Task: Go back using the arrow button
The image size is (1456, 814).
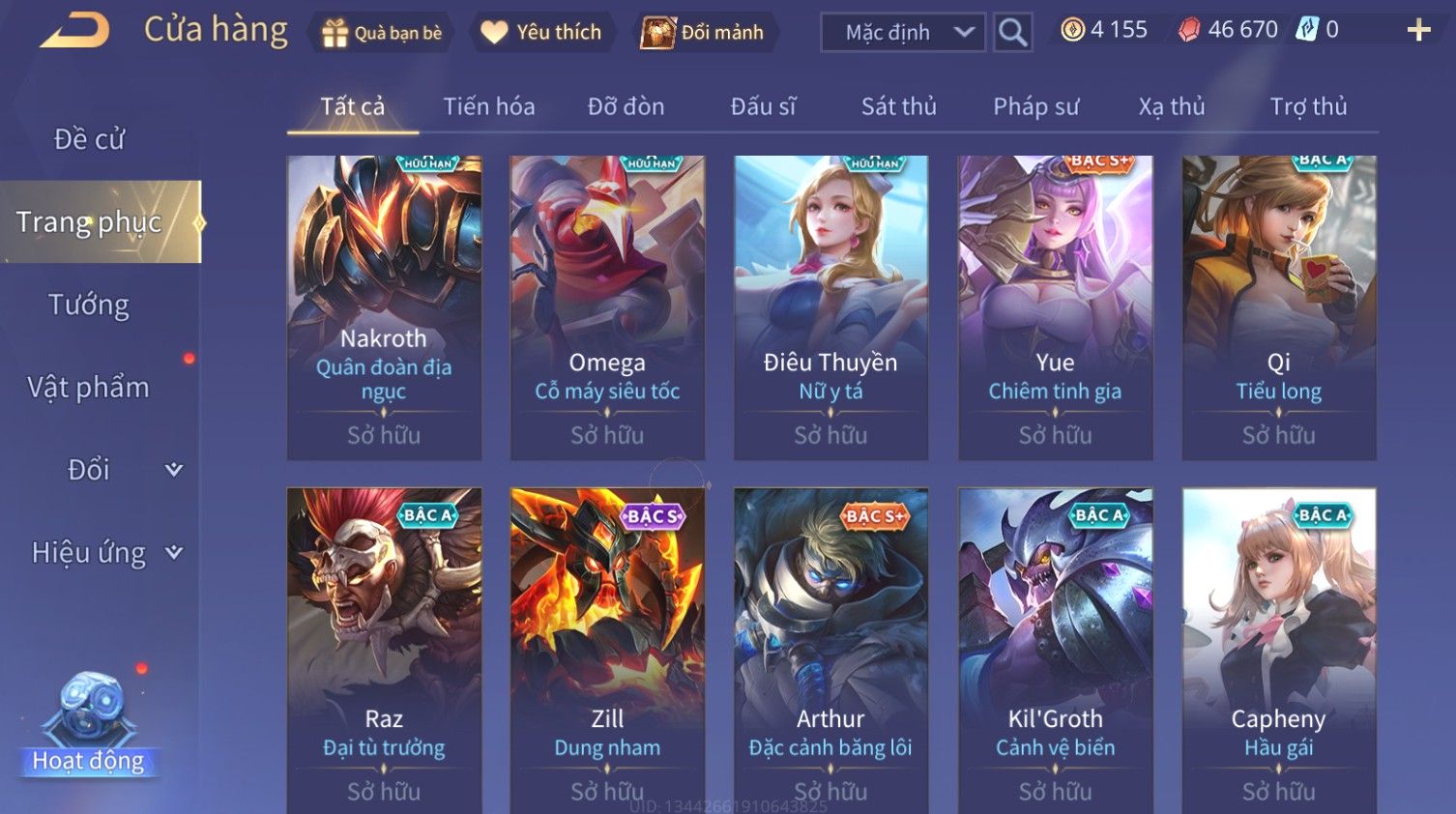Action: 74,31
